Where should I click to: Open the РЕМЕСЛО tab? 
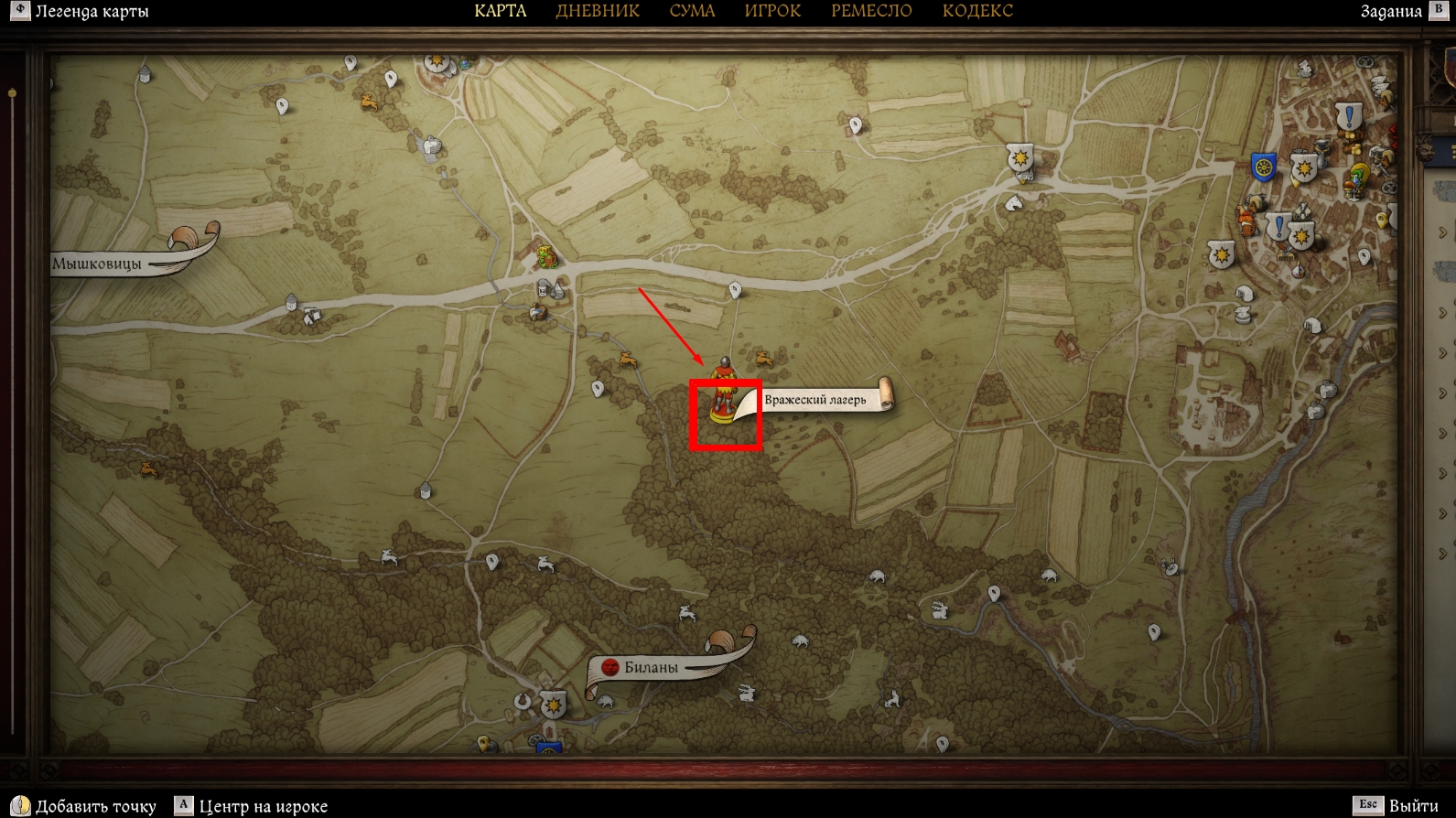pyautogui.click(x=871, y=11)
